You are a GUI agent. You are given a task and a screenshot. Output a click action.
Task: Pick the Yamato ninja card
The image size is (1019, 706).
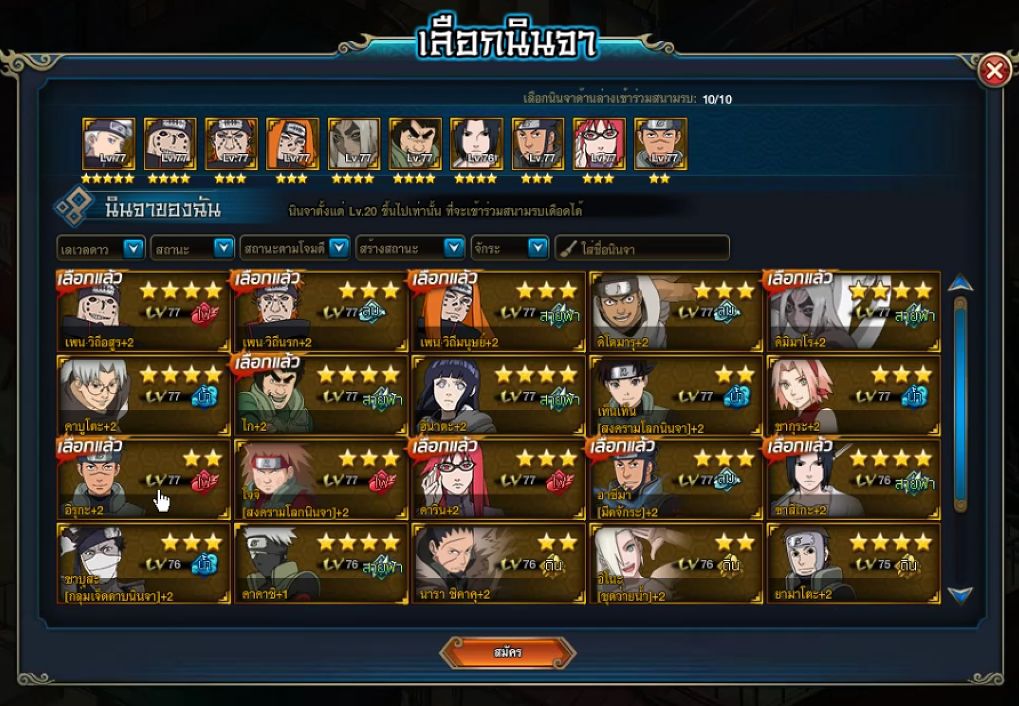pos(853,564)
